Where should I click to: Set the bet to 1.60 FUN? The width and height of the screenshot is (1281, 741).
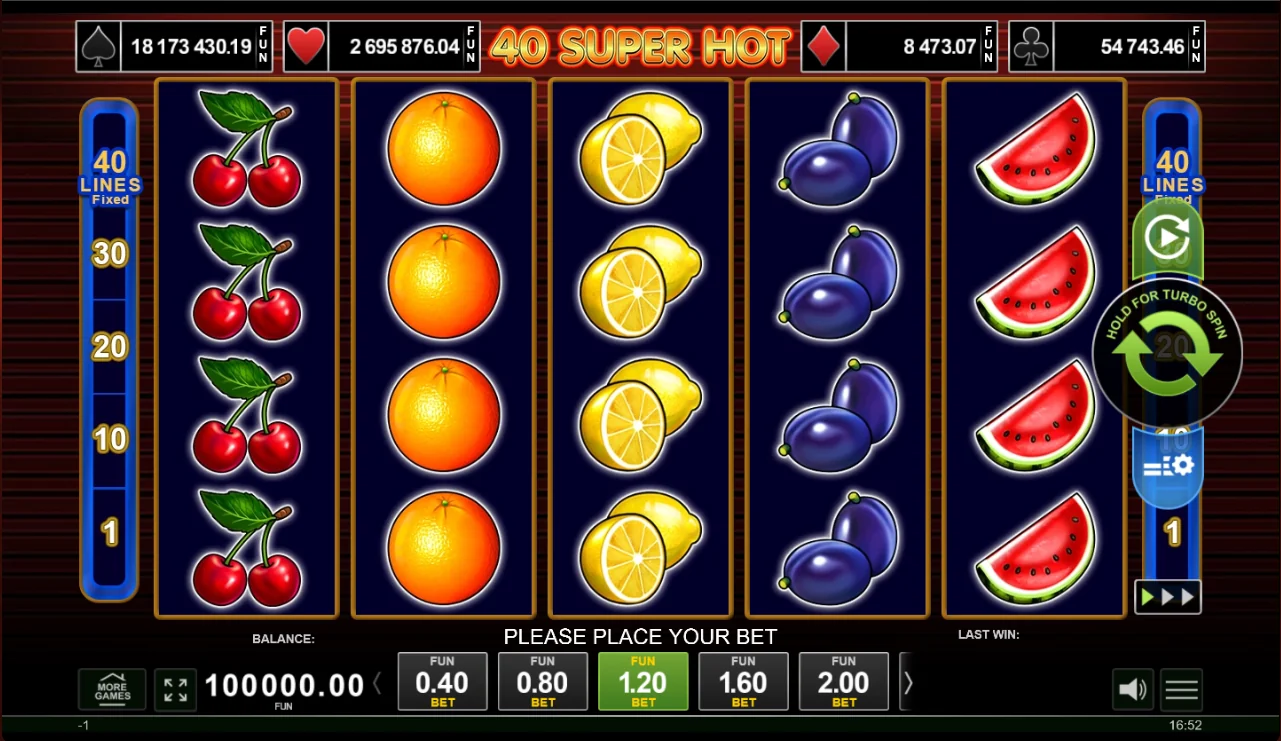tap(743, 681)
